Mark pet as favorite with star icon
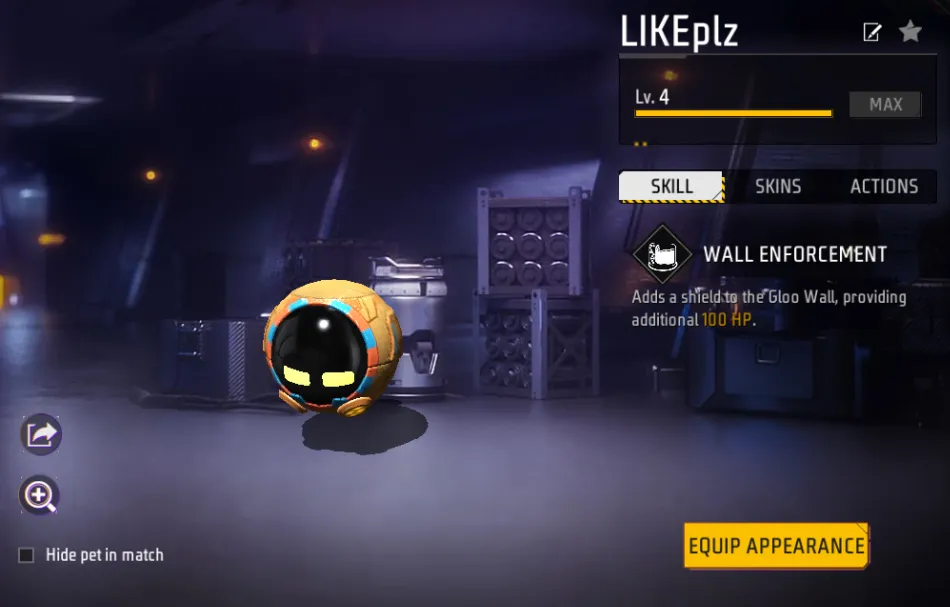The width and height of the screenshot is (950, 607). [x=910, y=32]
